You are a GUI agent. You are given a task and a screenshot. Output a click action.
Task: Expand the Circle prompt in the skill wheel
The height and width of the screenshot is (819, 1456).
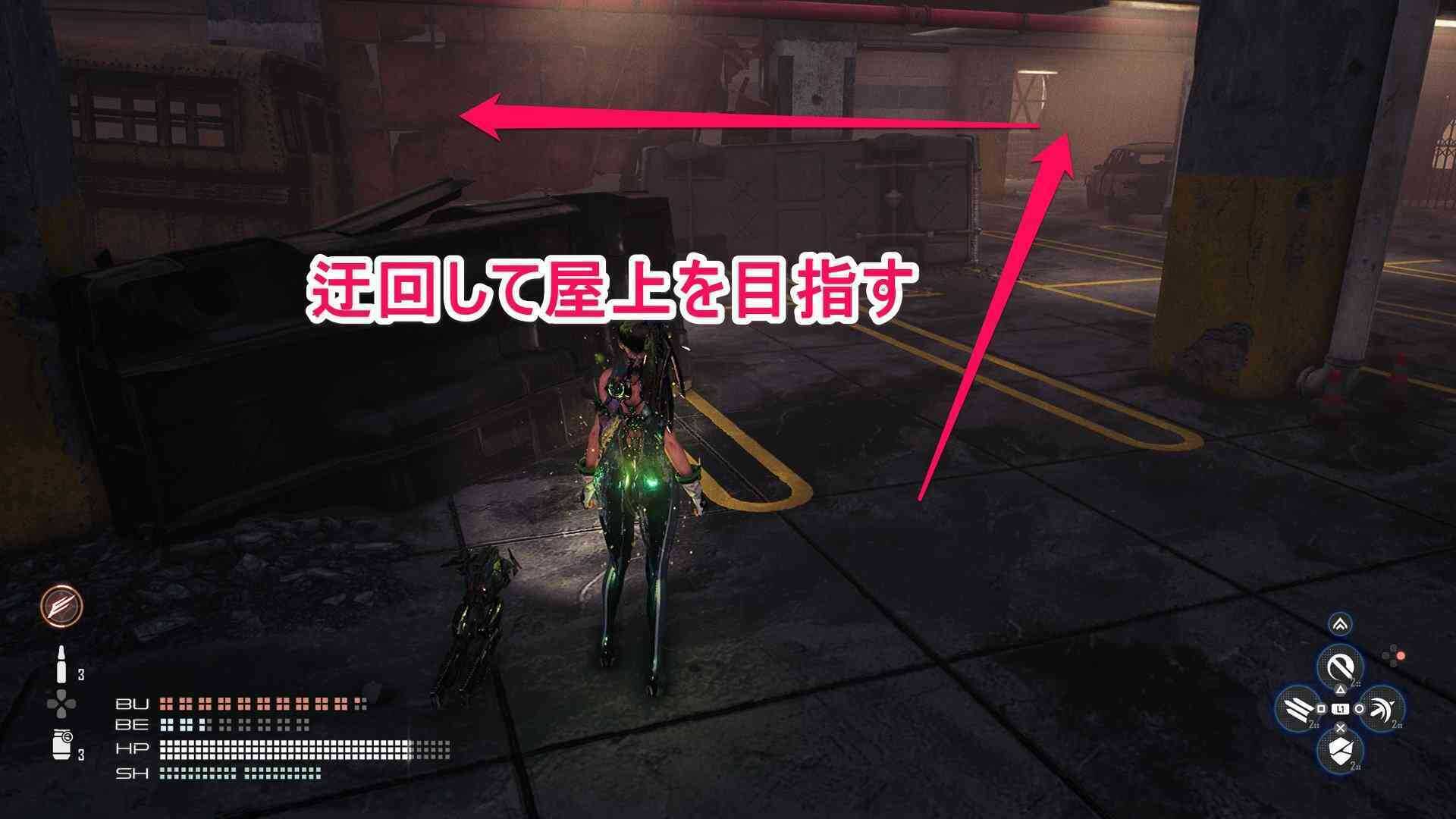pyautogui.click(x=1360, y=708)
